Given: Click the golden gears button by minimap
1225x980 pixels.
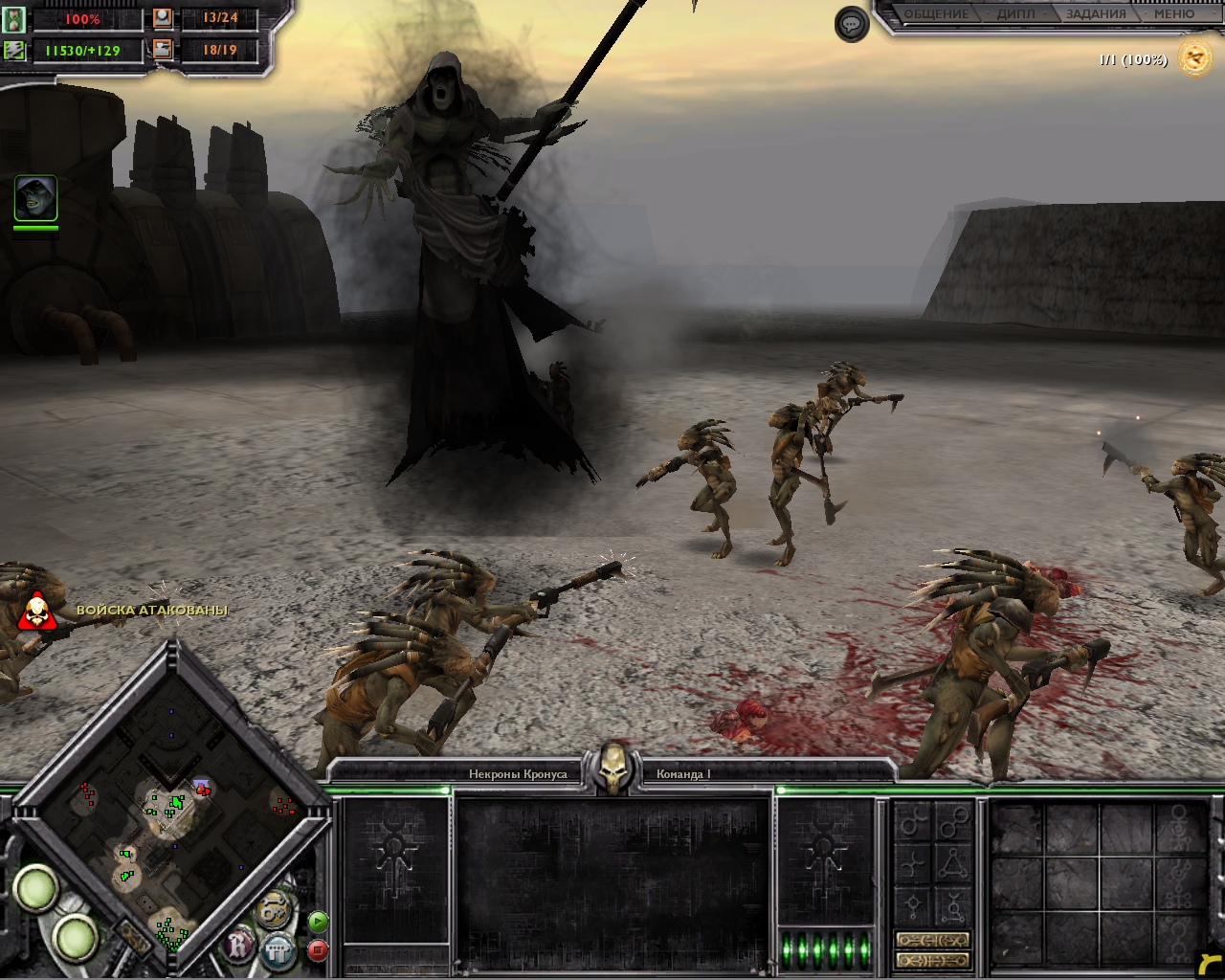Looking at the screenshot, I should (274, 907).
